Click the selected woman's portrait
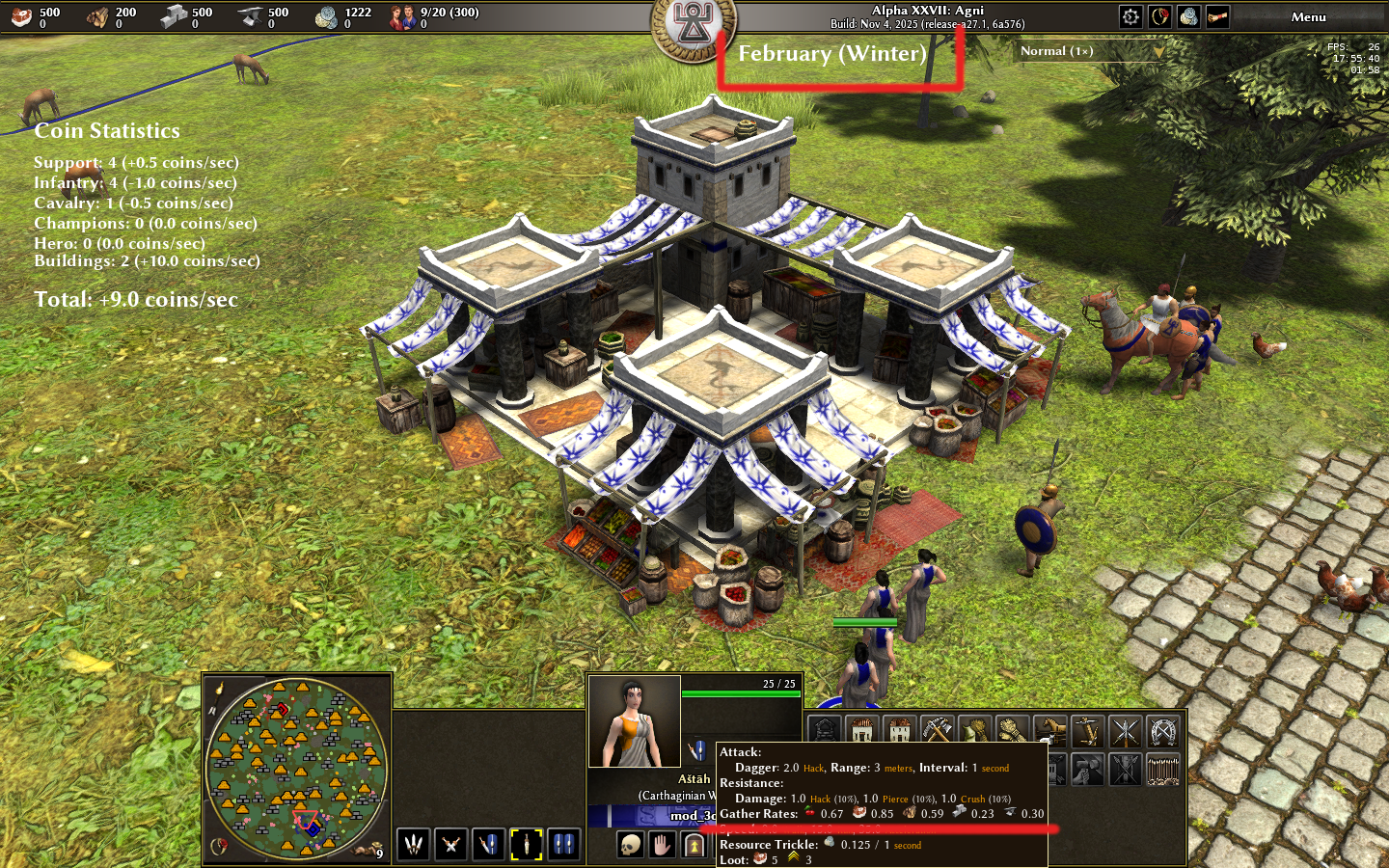 tap(634, 721)
